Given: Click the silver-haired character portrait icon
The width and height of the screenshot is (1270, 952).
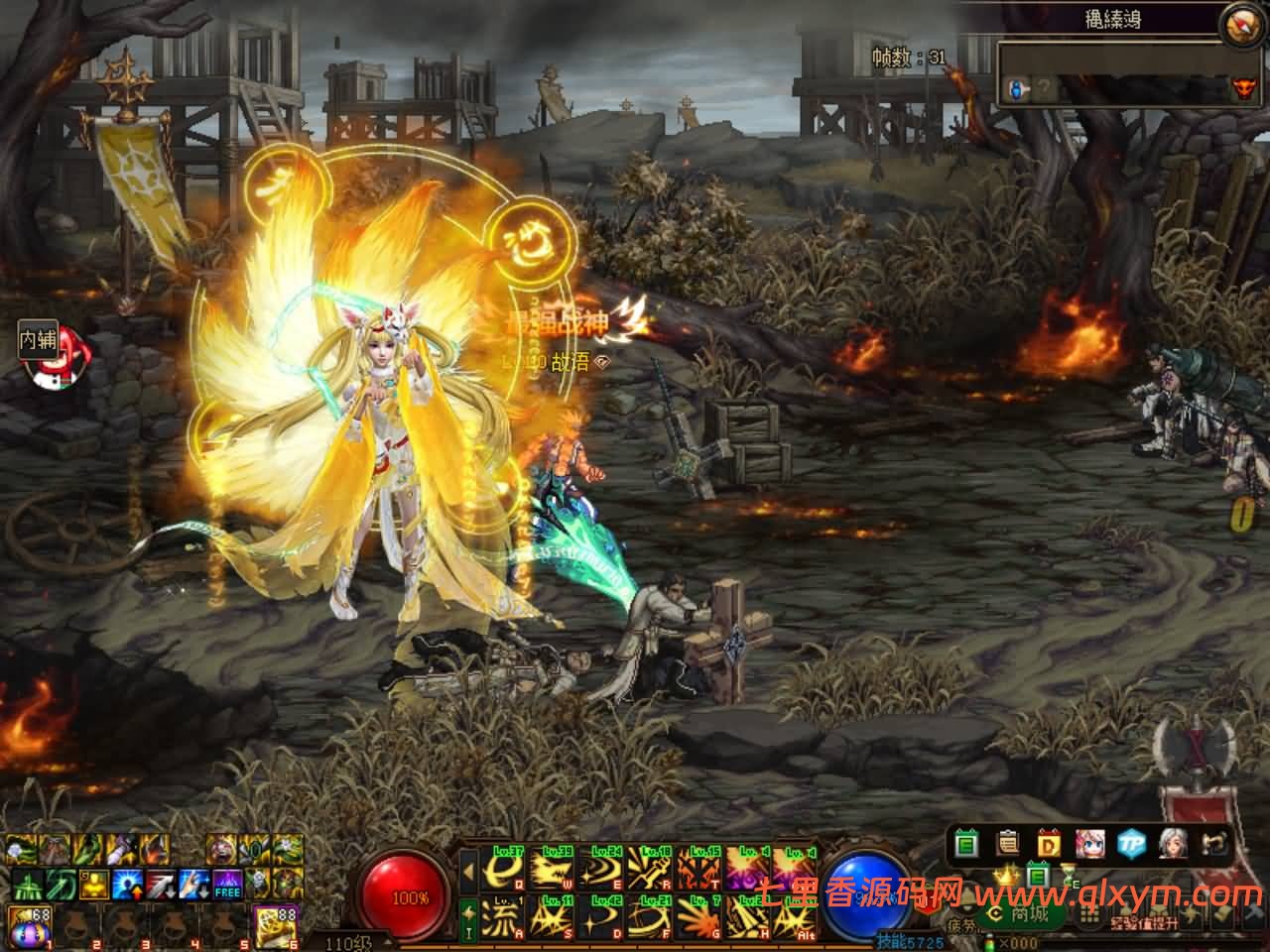Looking at the screenshot, I should 1172,844.
